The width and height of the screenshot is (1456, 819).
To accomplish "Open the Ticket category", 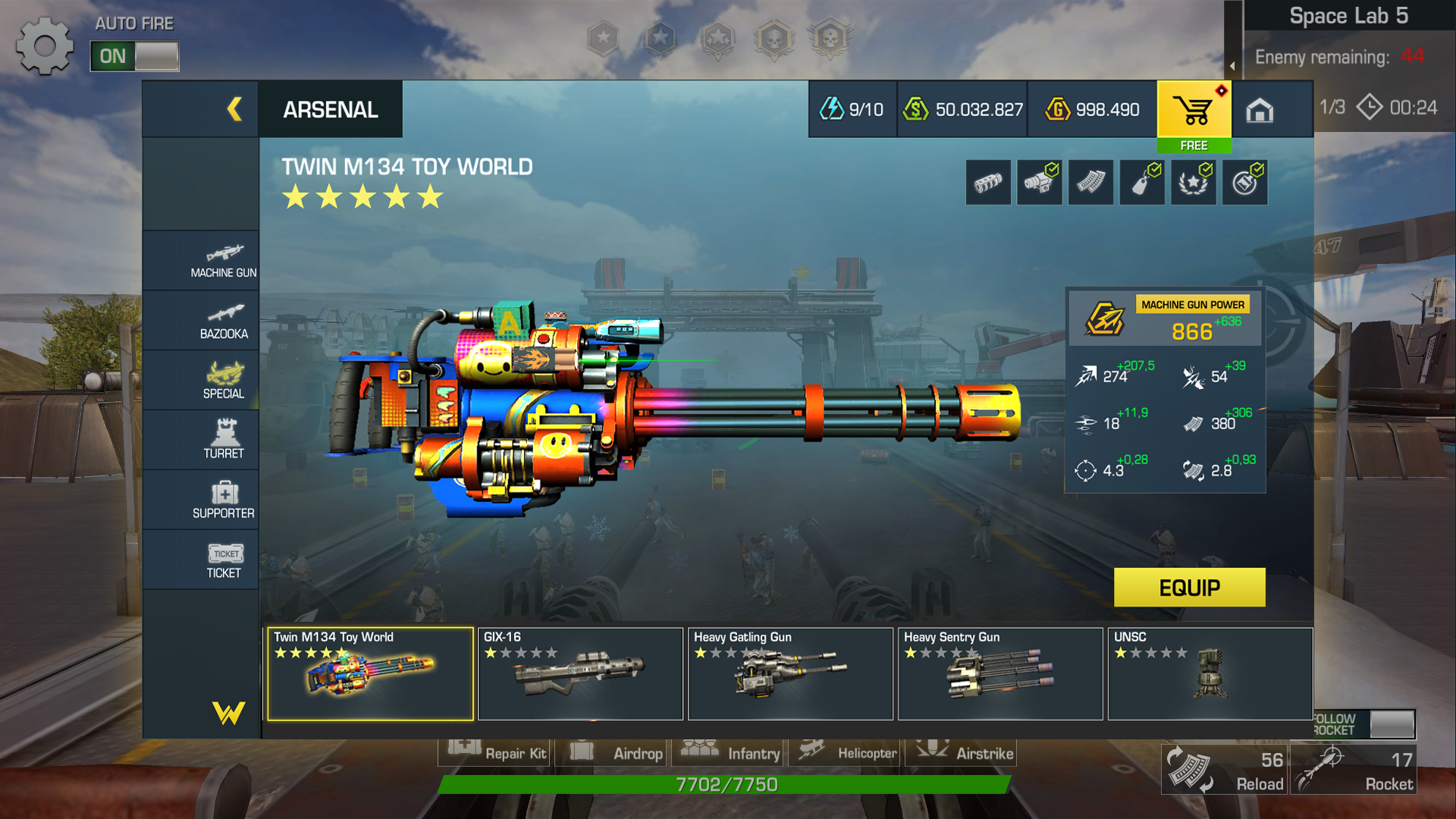I will point(223,560).
